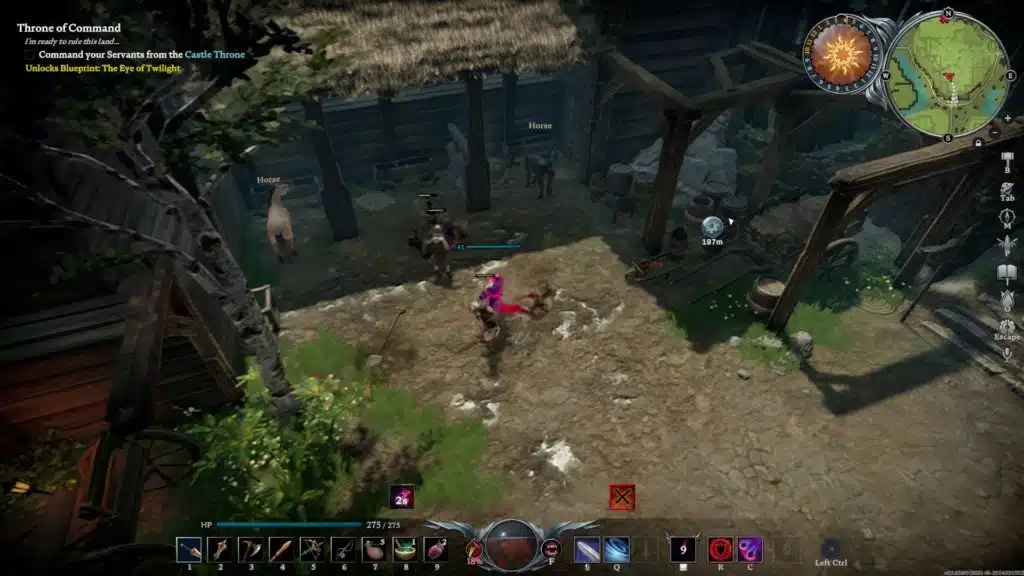Use the pink potion in slot 9
This screenshot has height=576, width=1024.
click(436, 549)
